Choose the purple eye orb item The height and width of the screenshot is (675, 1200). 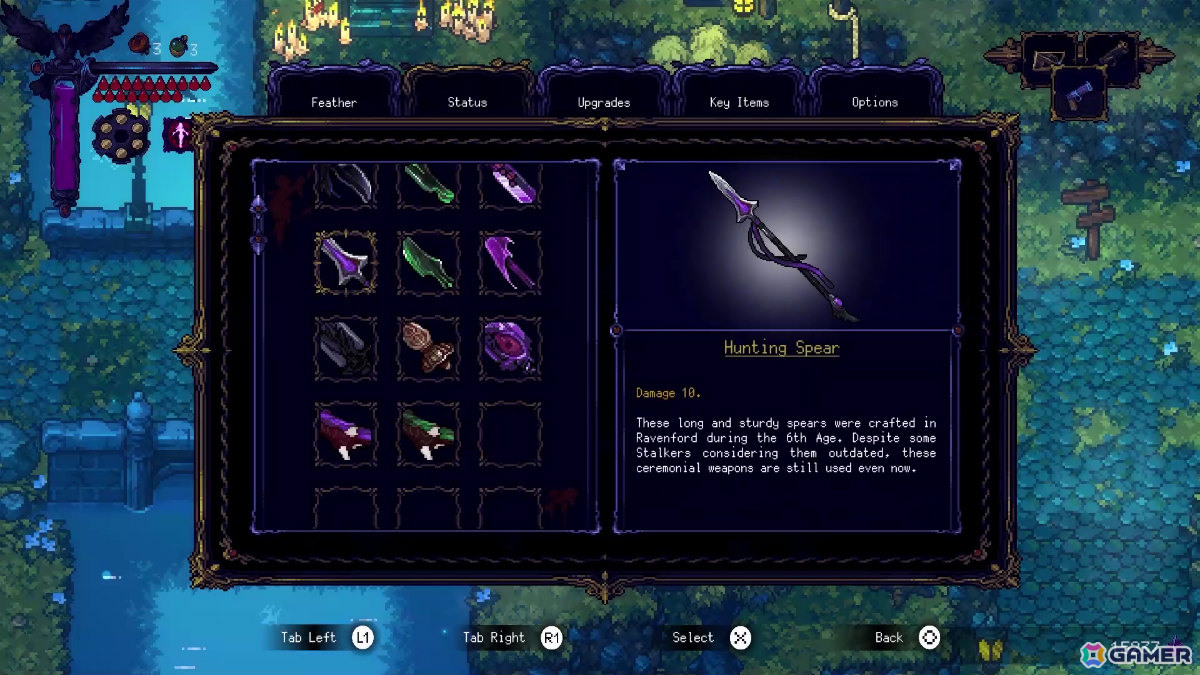(510, 348)
